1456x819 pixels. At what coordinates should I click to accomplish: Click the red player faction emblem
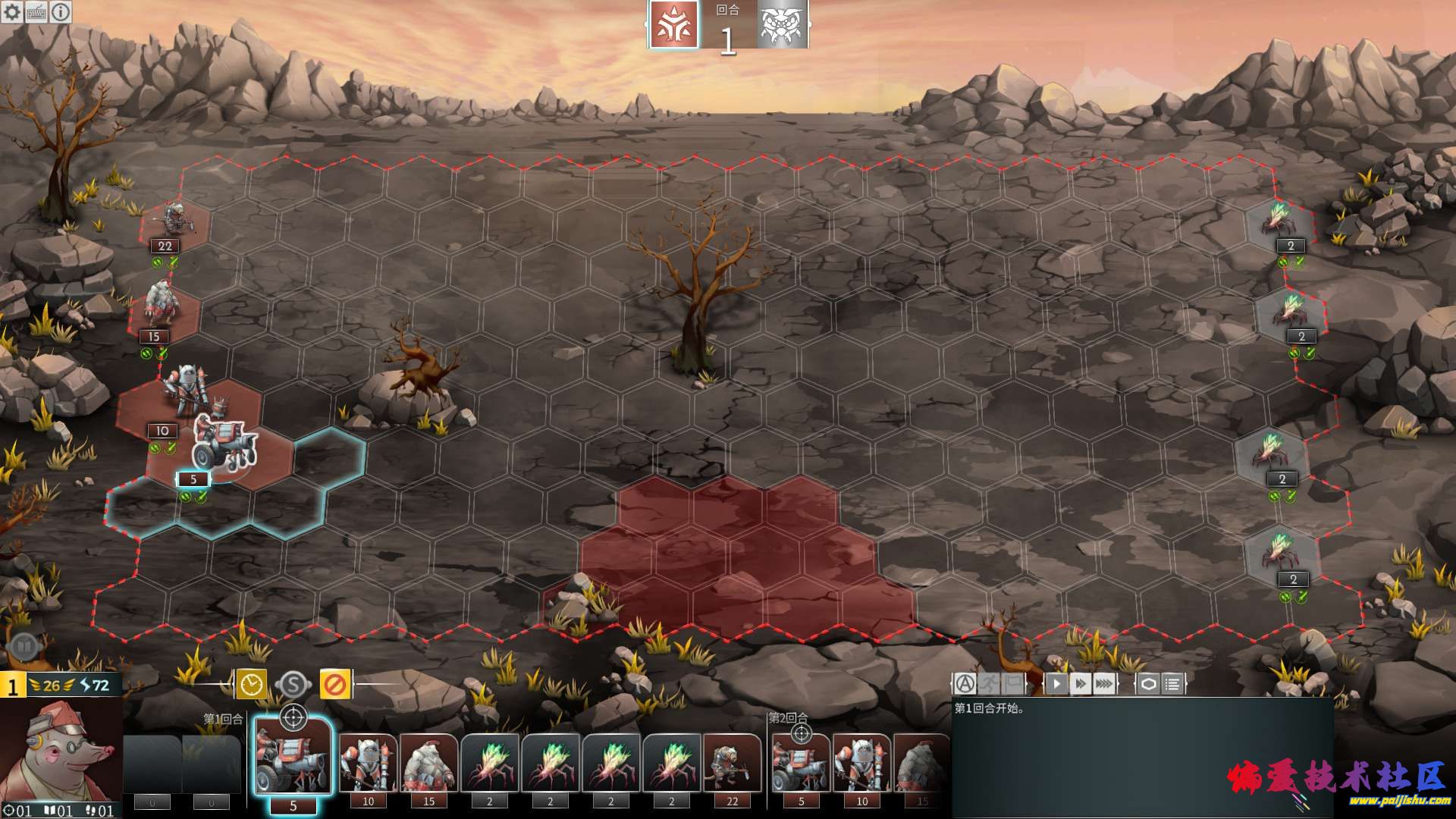click(673, 25)
